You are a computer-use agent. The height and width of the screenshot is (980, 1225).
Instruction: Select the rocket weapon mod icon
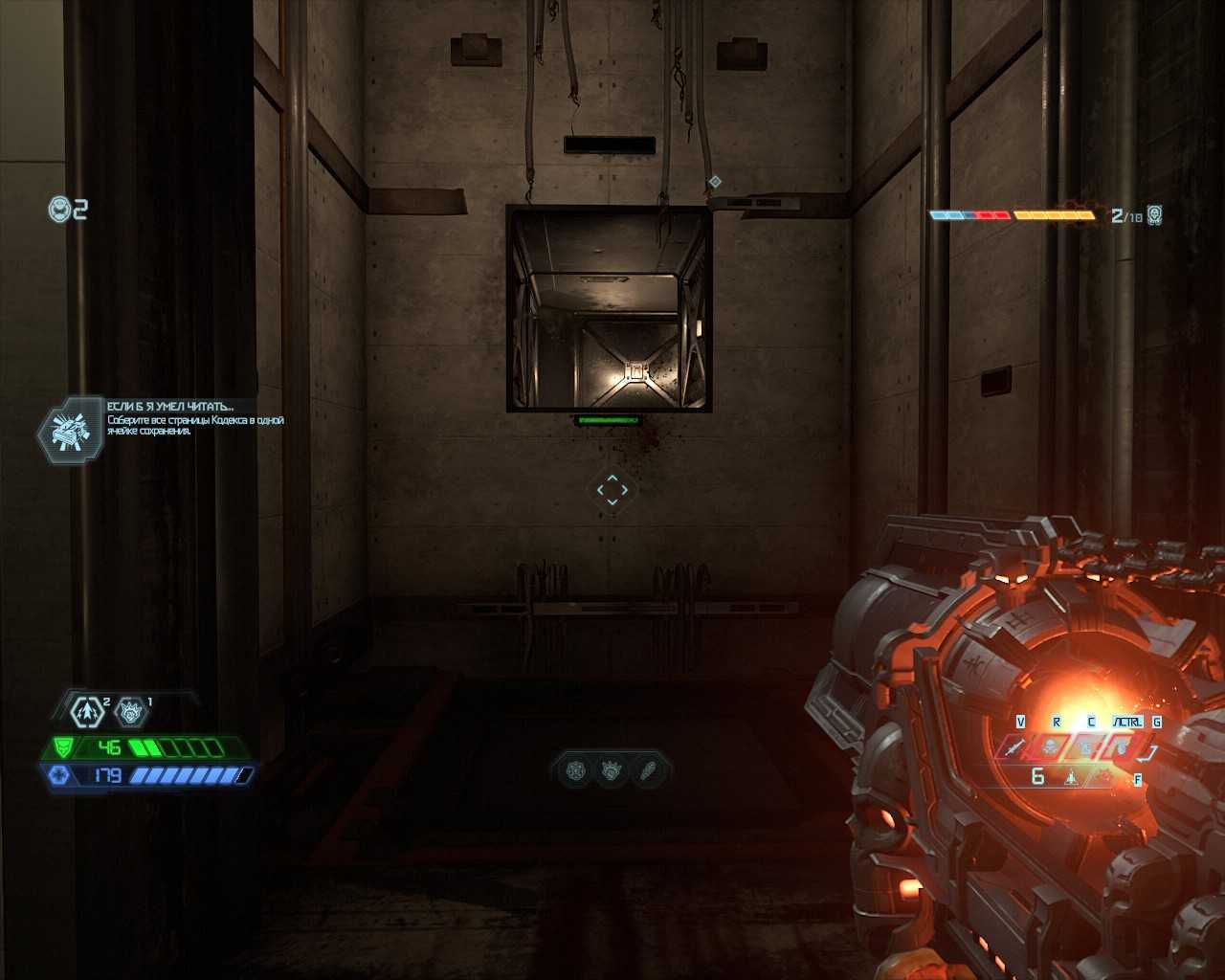coord(1071,778)
